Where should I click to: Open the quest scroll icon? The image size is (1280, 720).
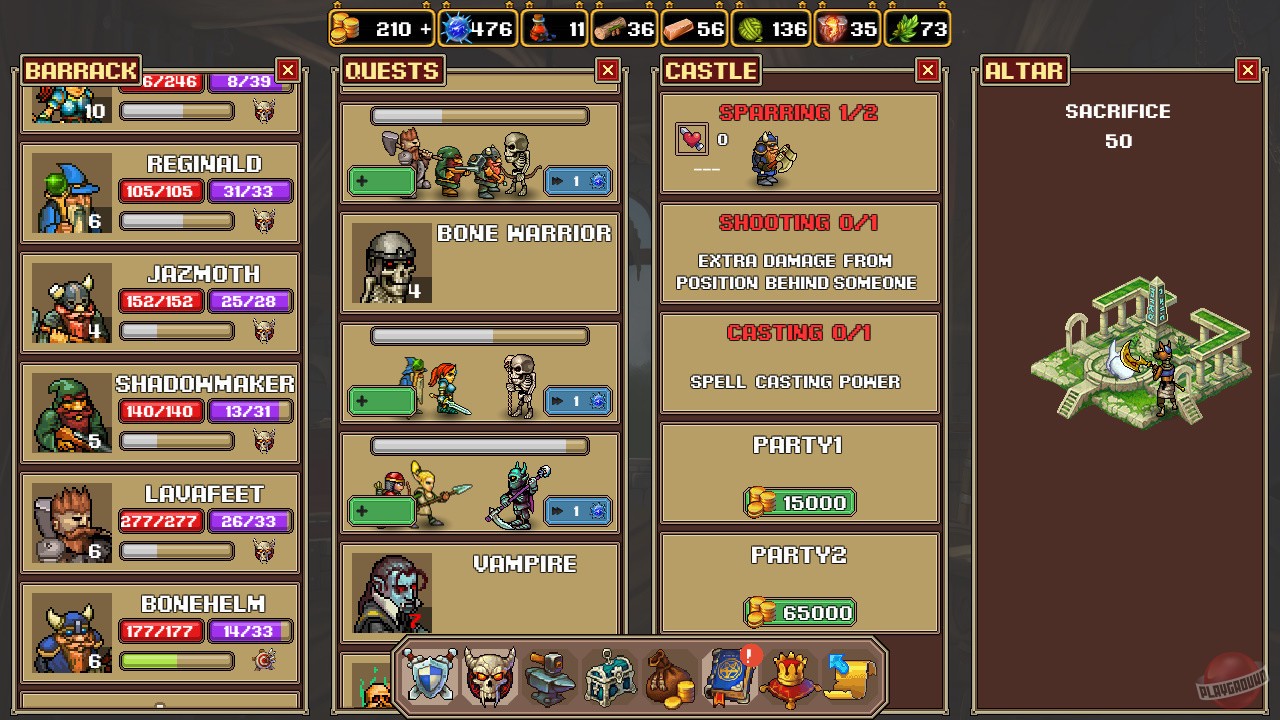[850, 676]
